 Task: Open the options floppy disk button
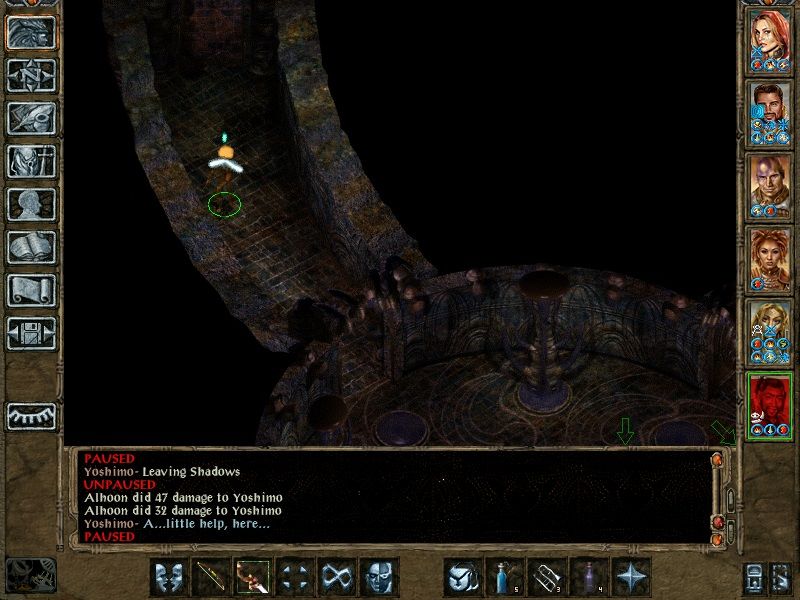point(31,334)
